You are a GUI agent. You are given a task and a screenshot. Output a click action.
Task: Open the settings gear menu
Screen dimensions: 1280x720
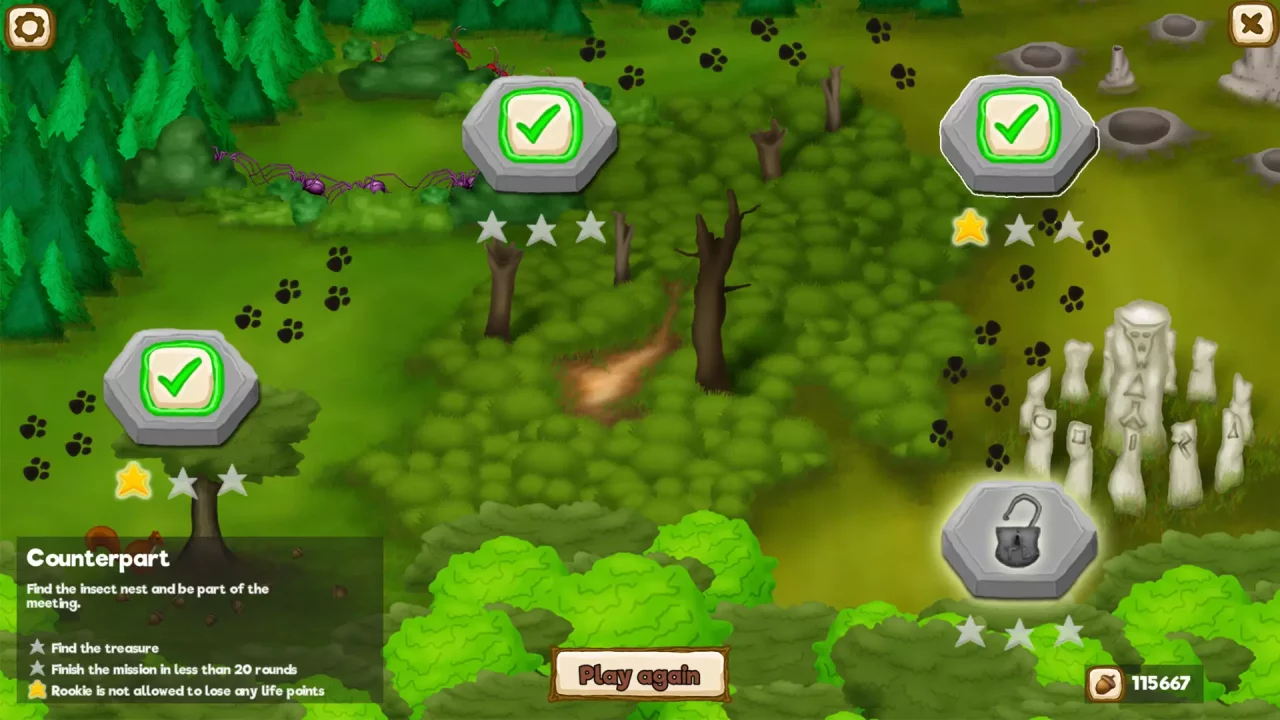[28, 27]
